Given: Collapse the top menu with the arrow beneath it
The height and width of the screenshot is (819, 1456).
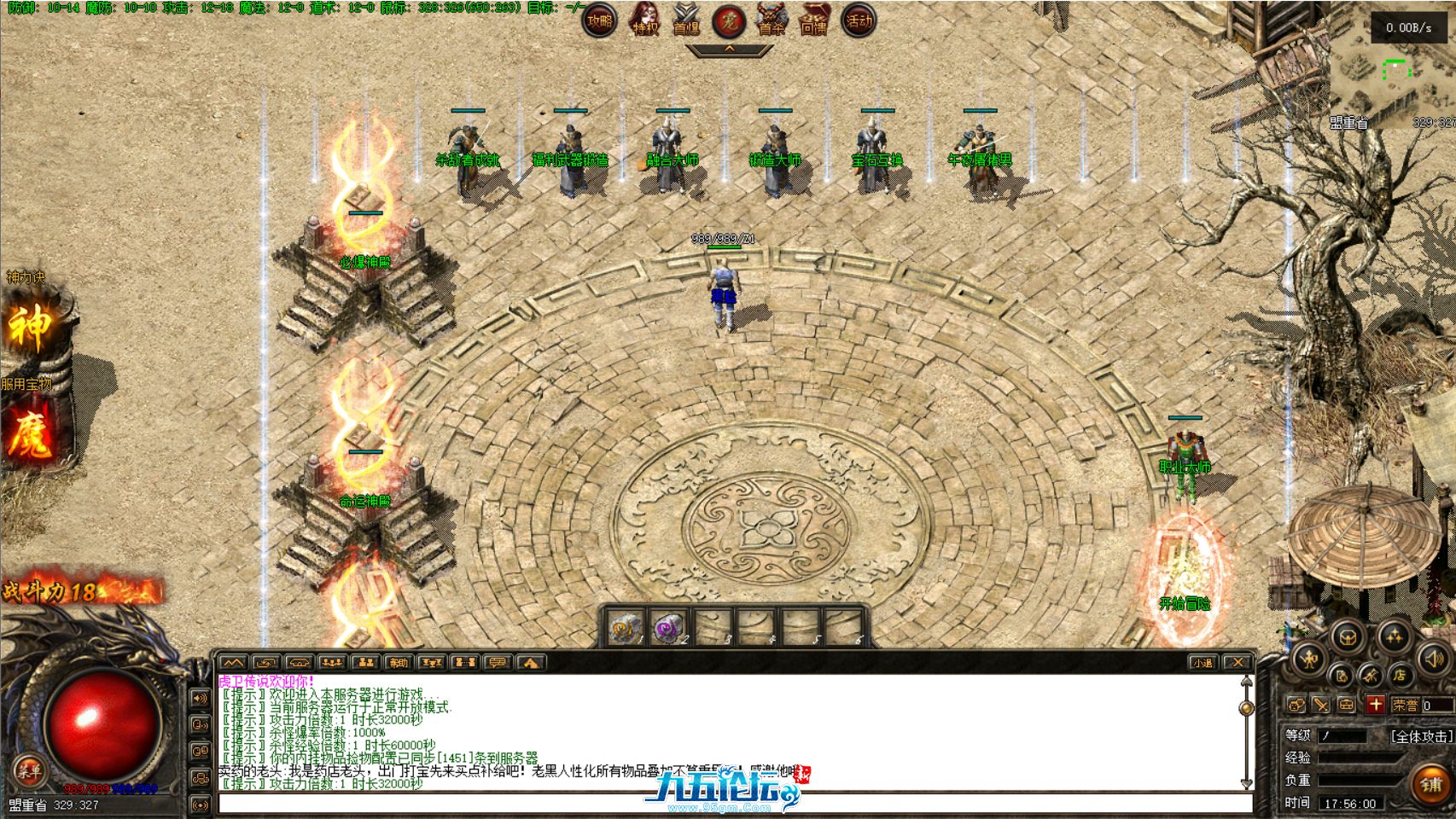Looking at the screenshot, I should [x=728, y=49].
